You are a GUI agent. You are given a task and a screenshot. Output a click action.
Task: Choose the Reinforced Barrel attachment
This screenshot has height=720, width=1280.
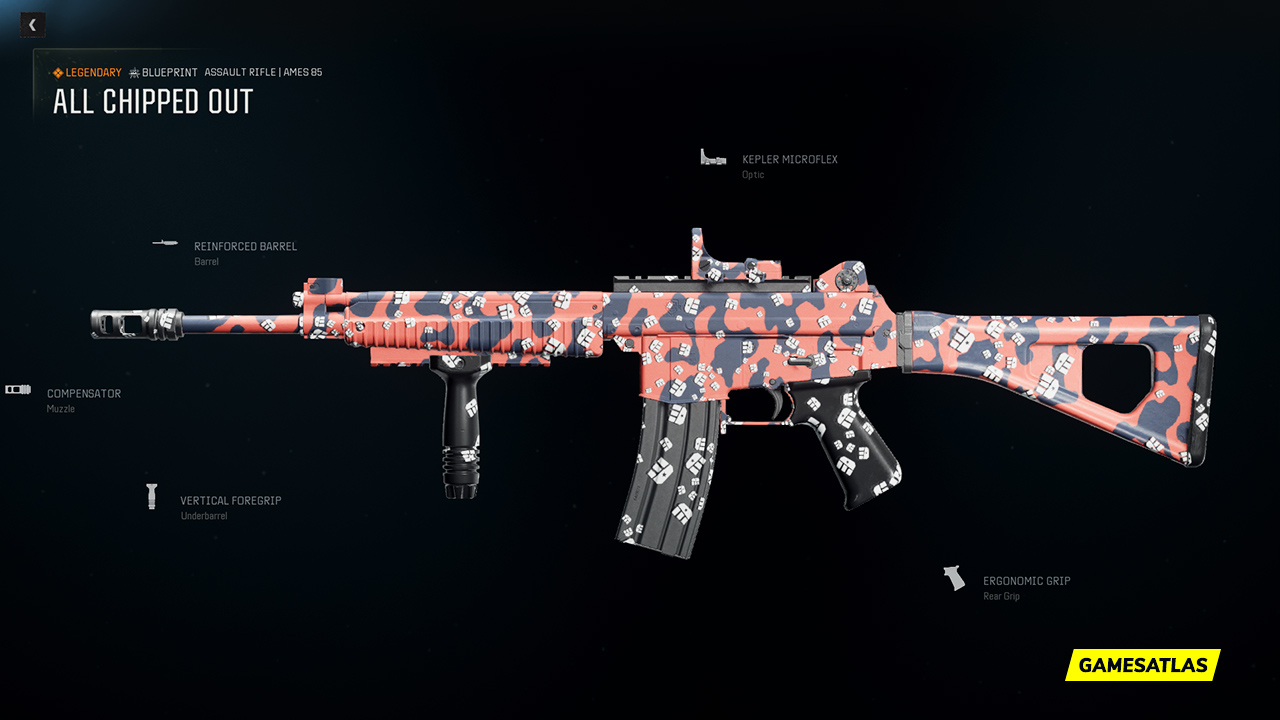click(x=245, y=247)
